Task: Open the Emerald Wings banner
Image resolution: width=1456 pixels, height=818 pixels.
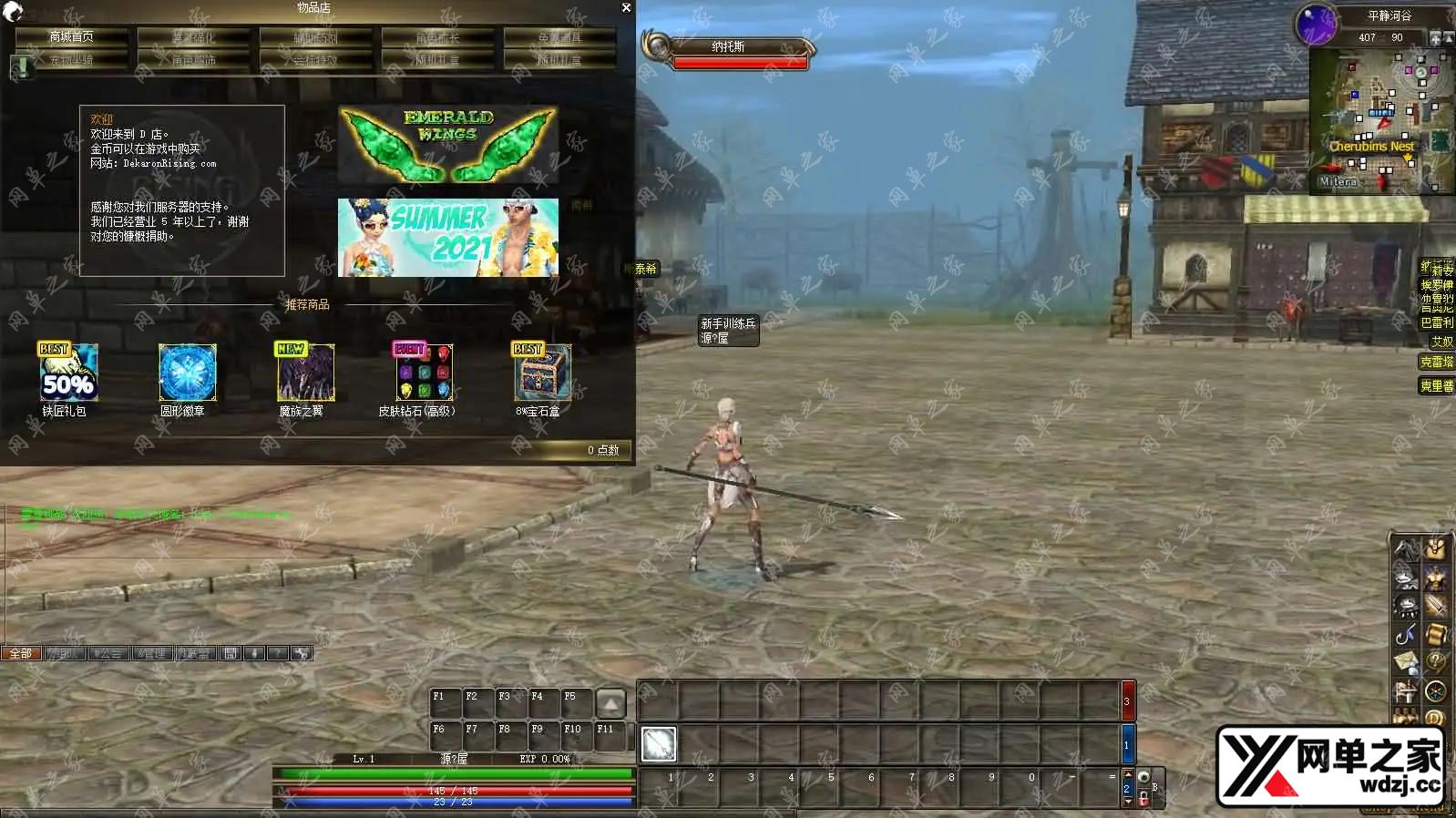Action: click(x=447, y=145)
